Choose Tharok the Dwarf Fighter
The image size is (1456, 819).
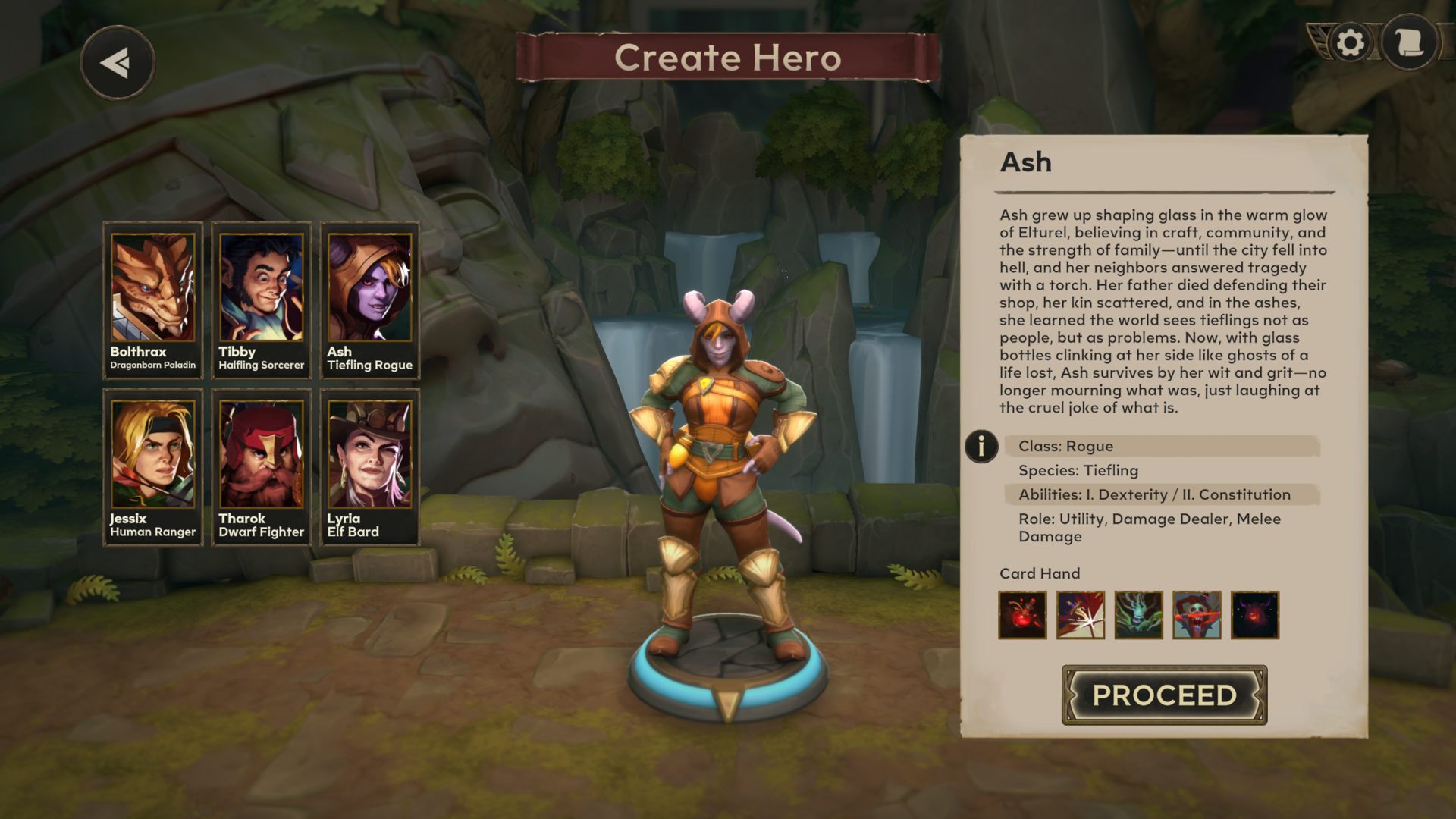coord(262,467)
